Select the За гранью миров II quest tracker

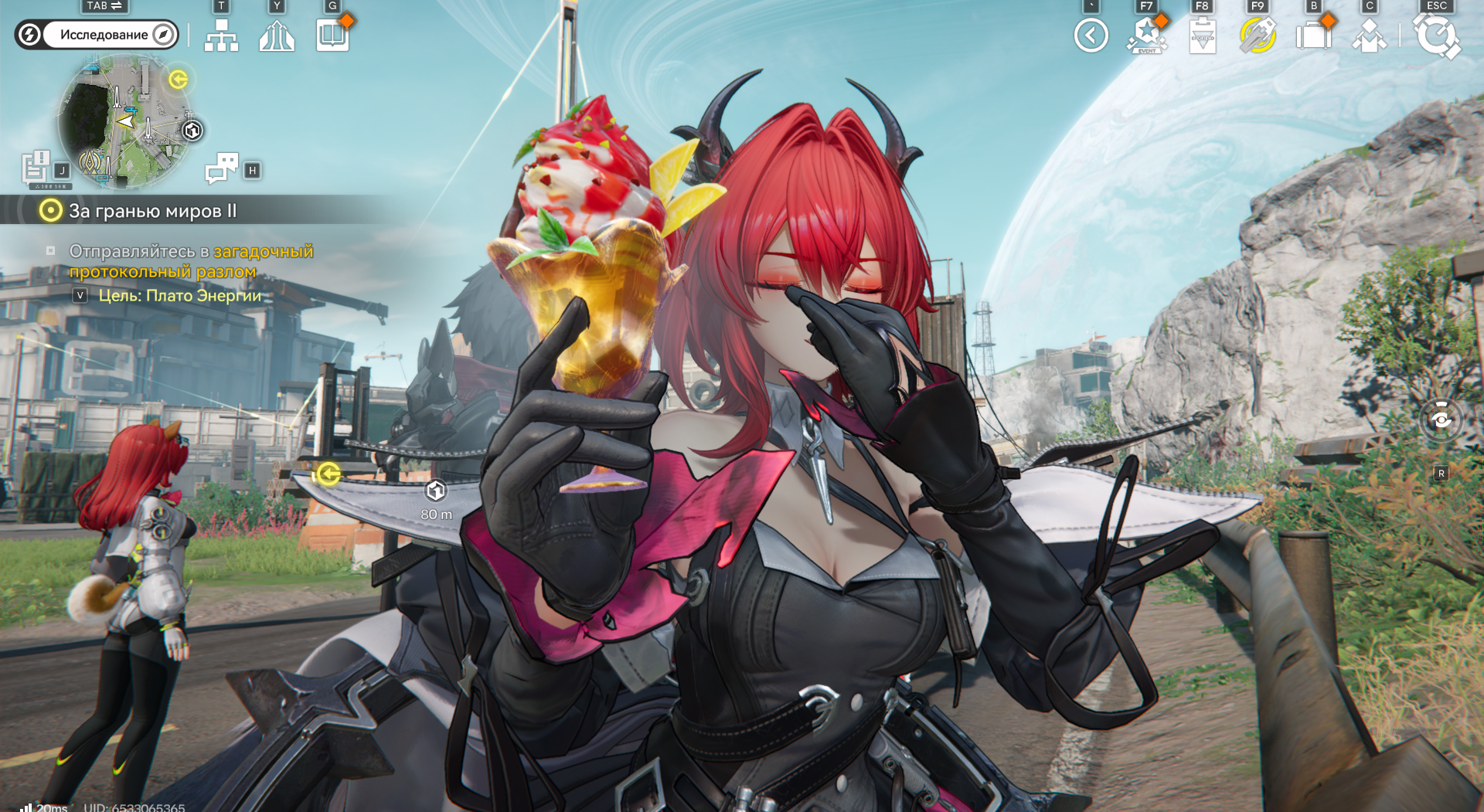152,211
